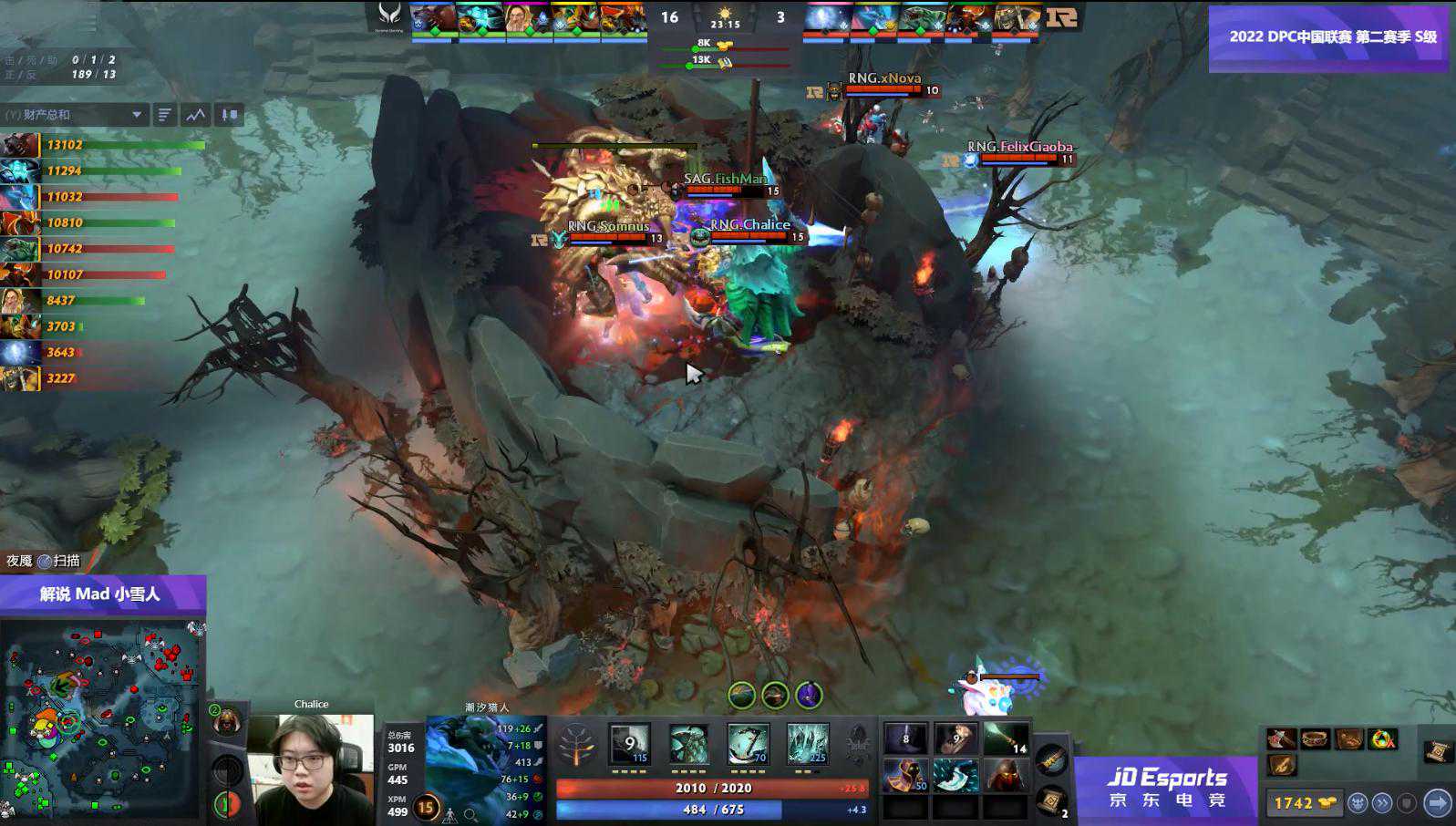Screen dimensions: 1456x826
Task: Click the gold amount 1742 shop button
Action: (x=1304, y=803)
